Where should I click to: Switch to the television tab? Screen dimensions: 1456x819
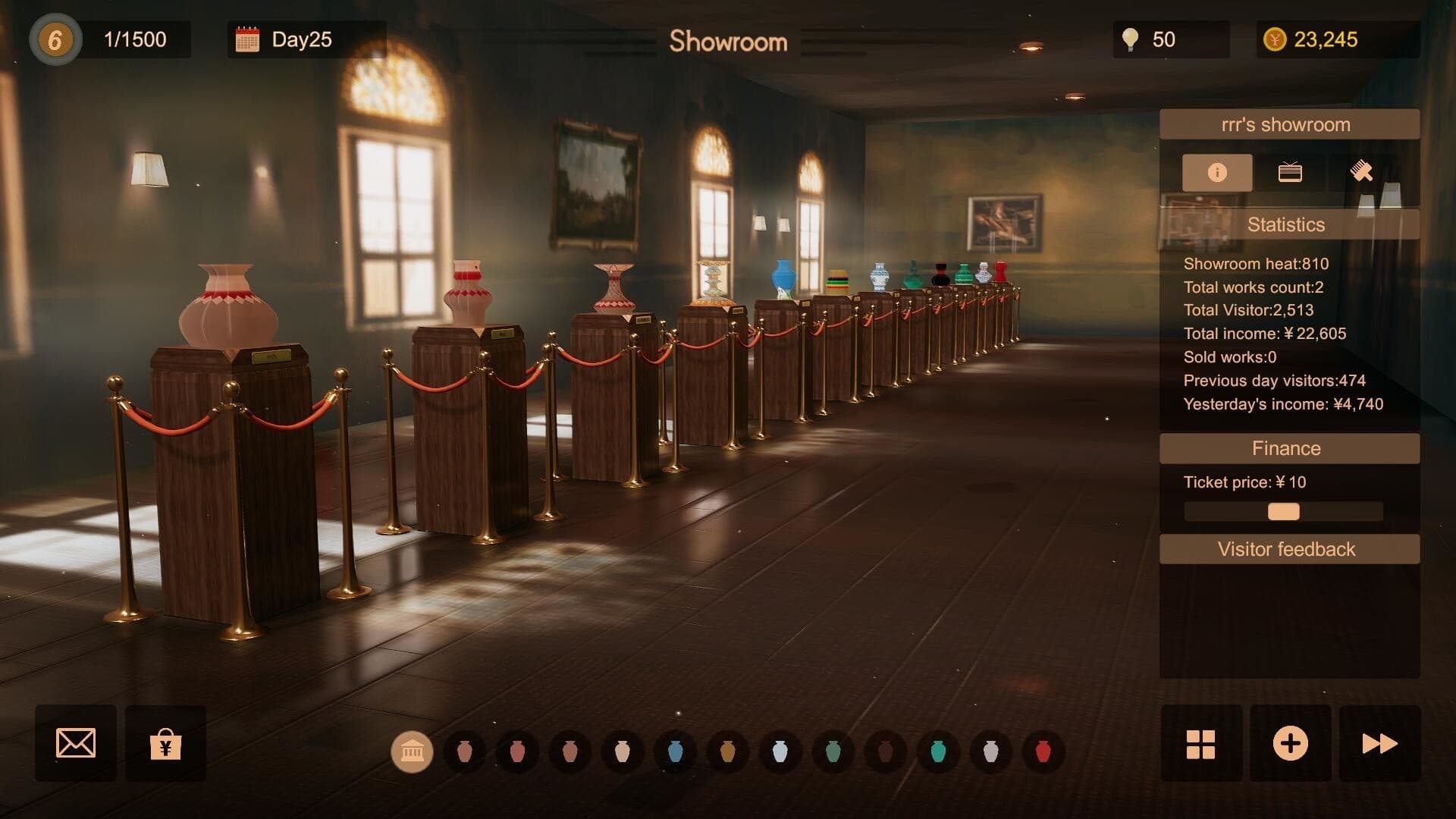point(1290,173)
